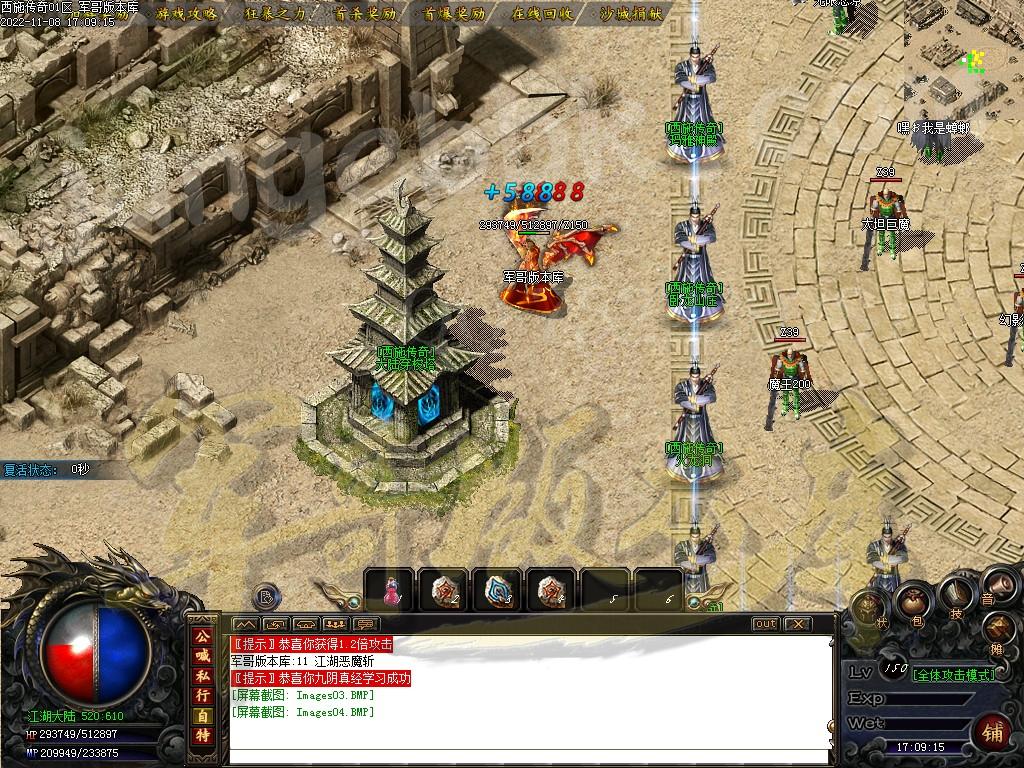Open the 游戏攻略 game guide menu
Screen dimensions: 1024x768
tap(187, 14)
